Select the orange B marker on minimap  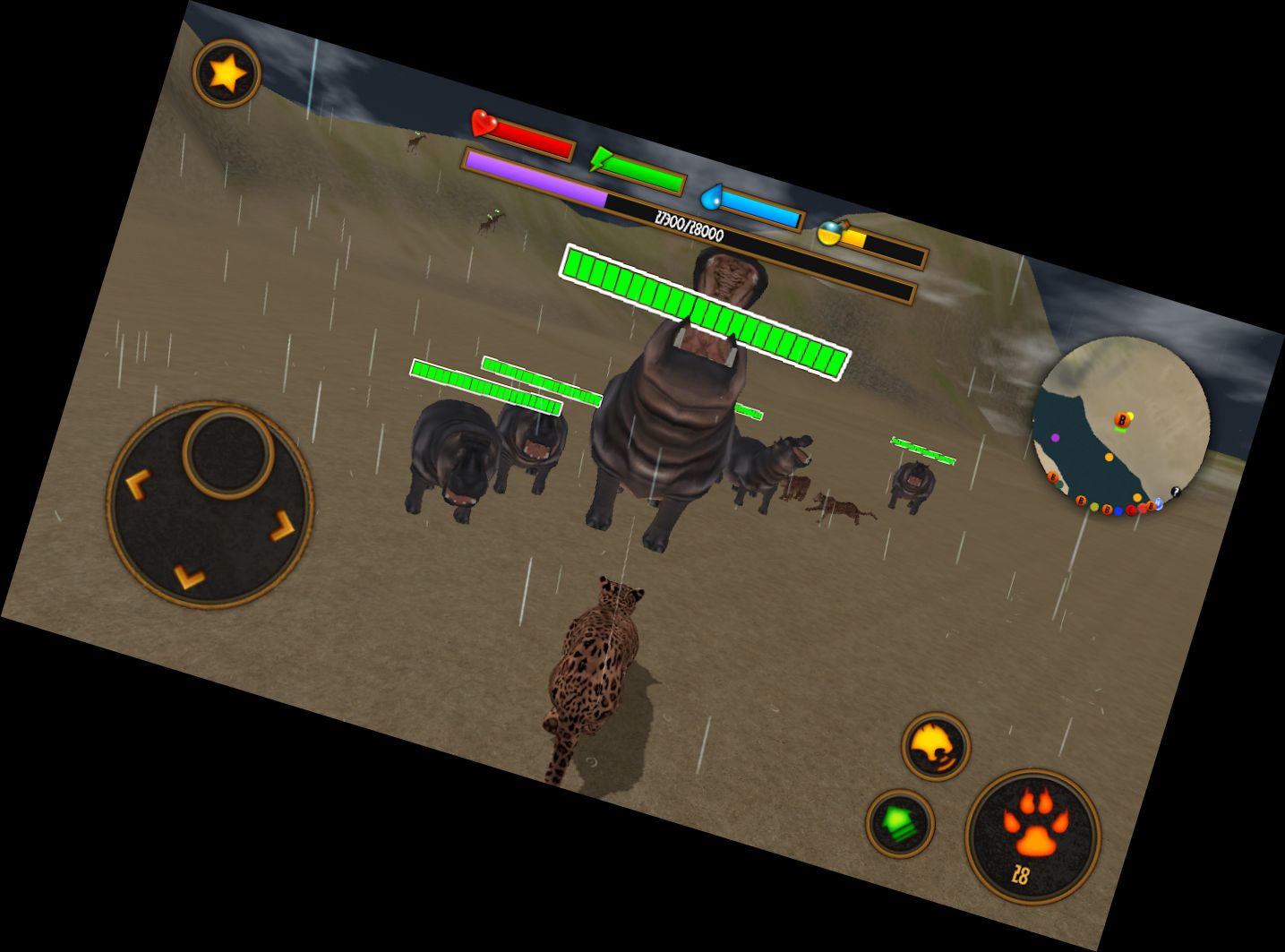coord(1121,417)
